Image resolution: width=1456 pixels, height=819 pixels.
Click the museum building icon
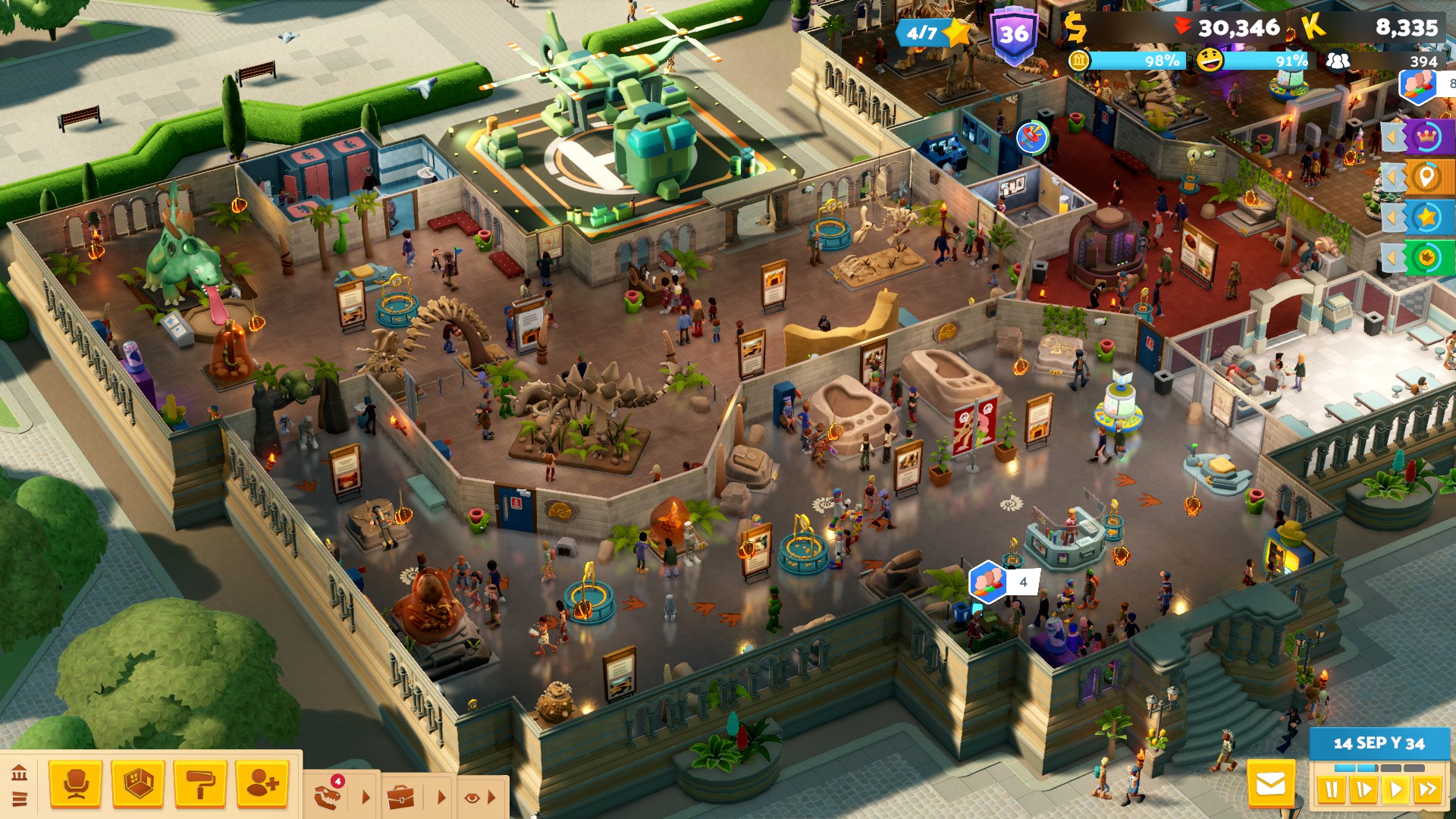[x=20, y=773]
